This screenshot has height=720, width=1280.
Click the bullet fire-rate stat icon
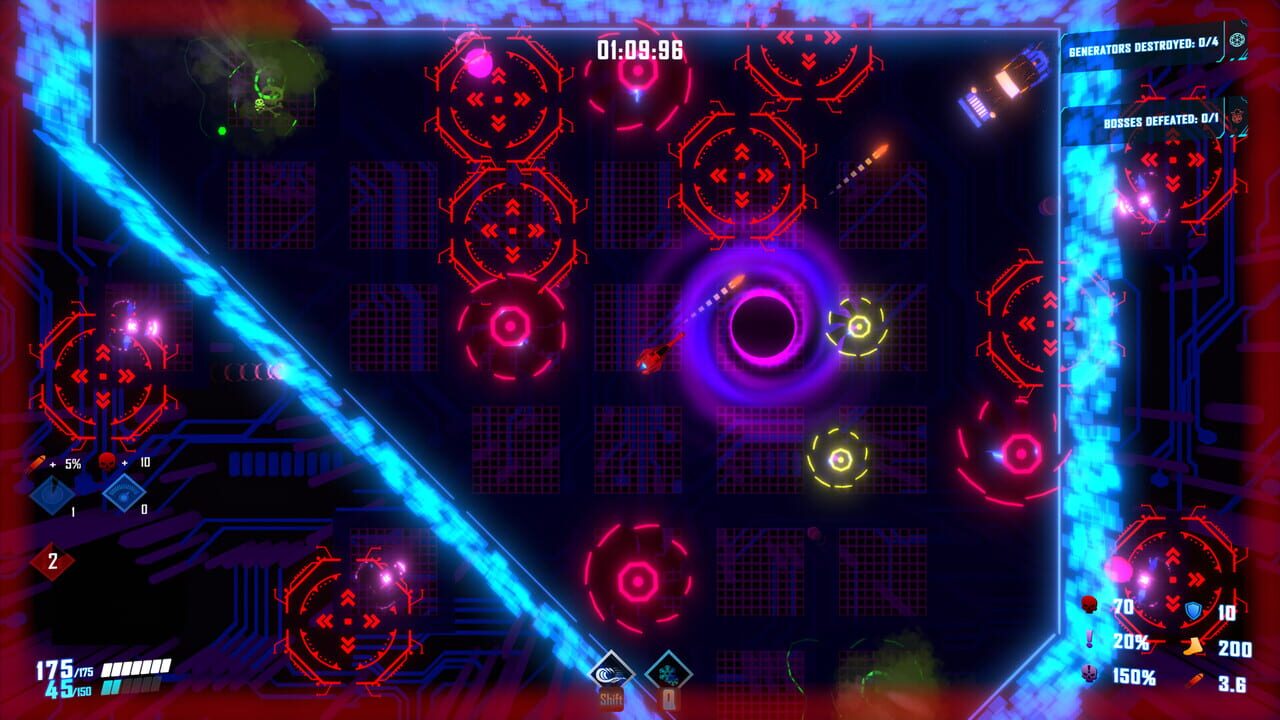[1196, 680]
